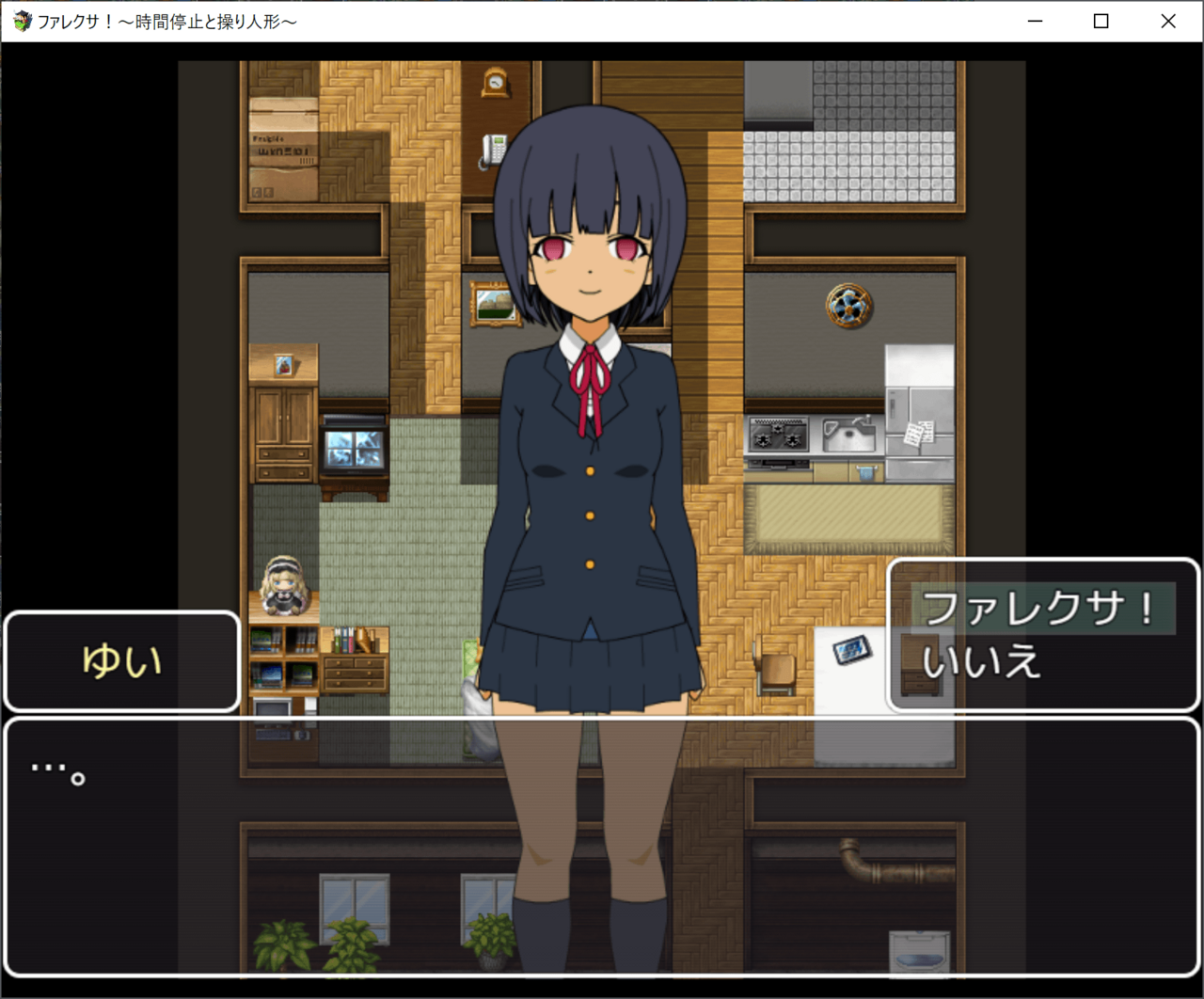Select the いいえ choice
Viewport: 1204px width, 999px height.
(982, 662)
